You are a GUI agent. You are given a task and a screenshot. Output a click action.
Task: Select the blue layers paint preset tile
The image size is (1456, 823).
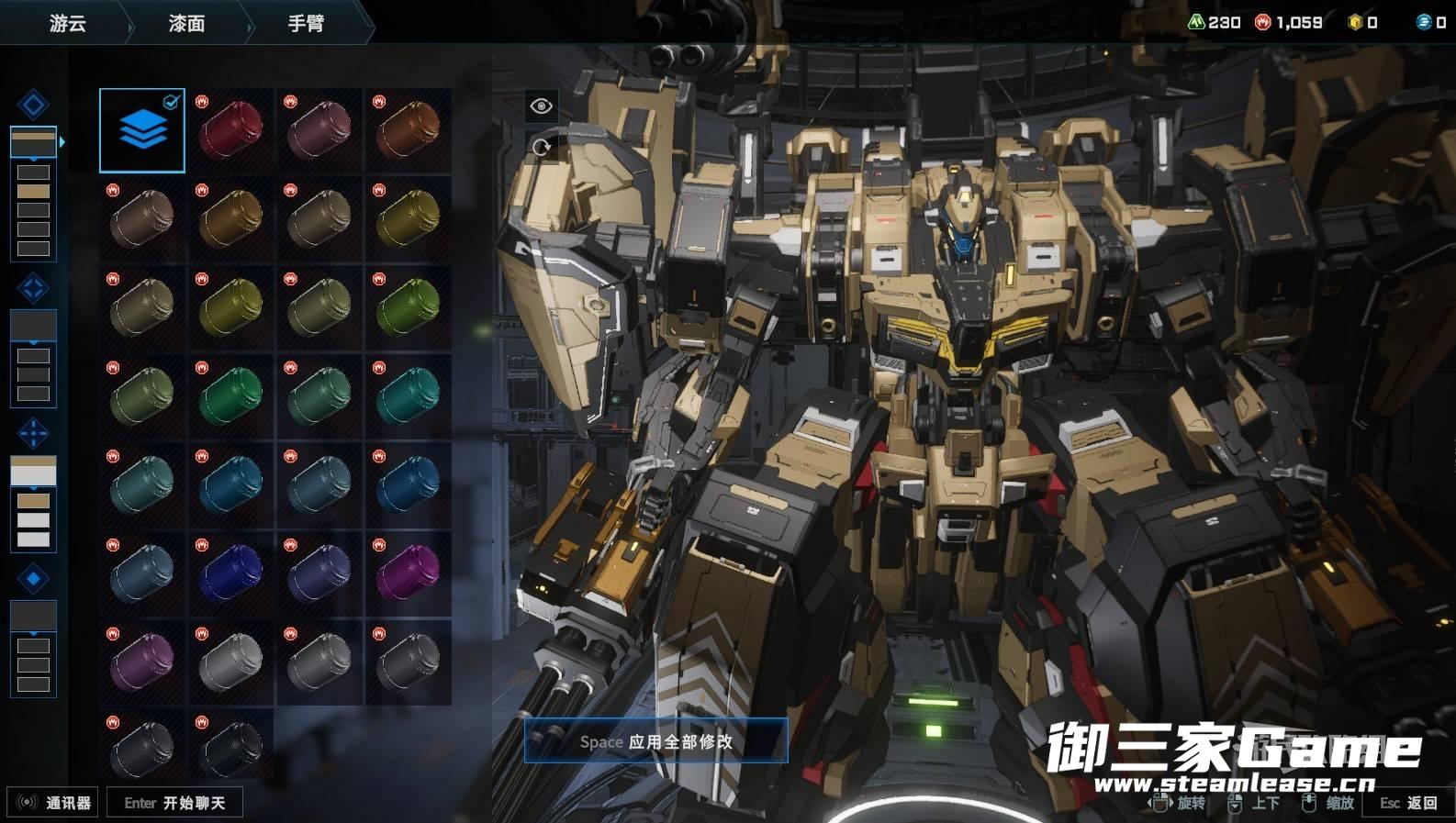click(x=142, y=130)
